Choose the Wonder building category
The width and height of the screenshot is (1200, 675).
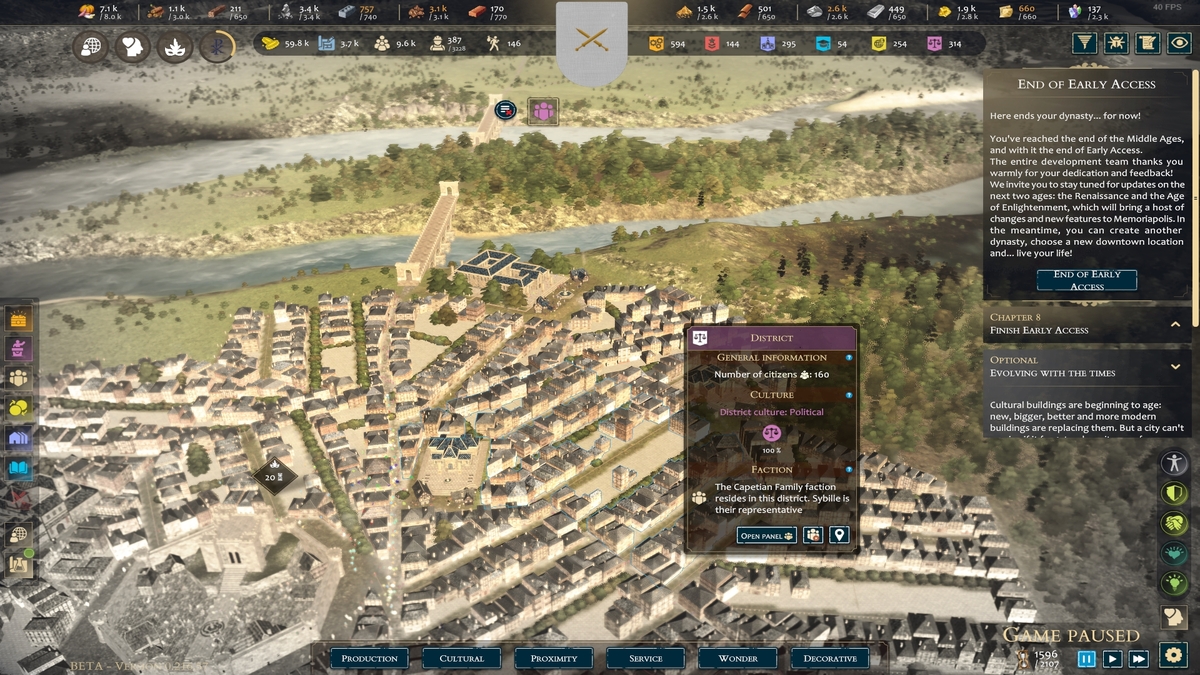click(738, 658)
